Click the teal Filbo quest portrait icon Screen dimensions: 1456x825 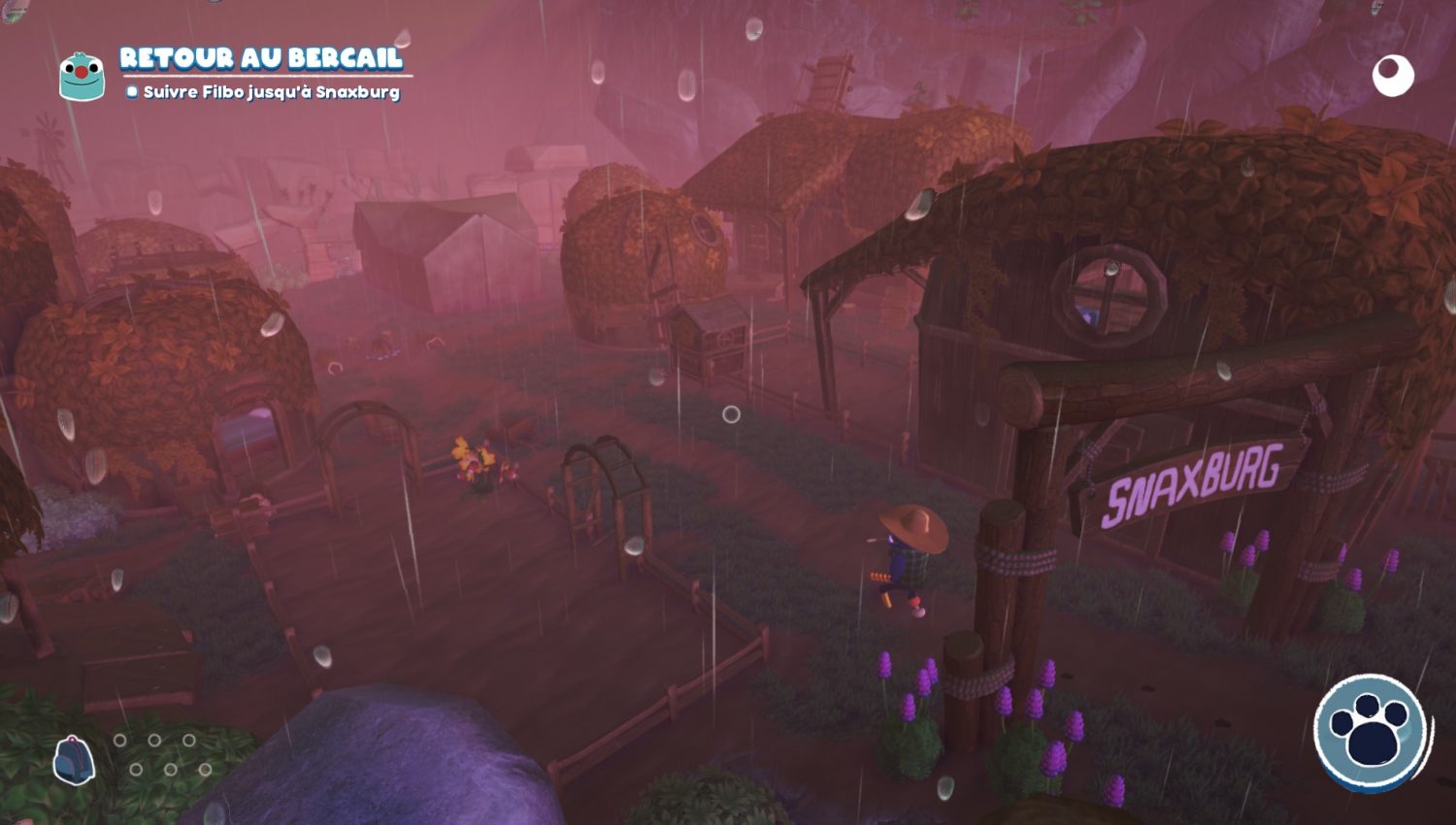pyautogui.click(x=82, y=77)
